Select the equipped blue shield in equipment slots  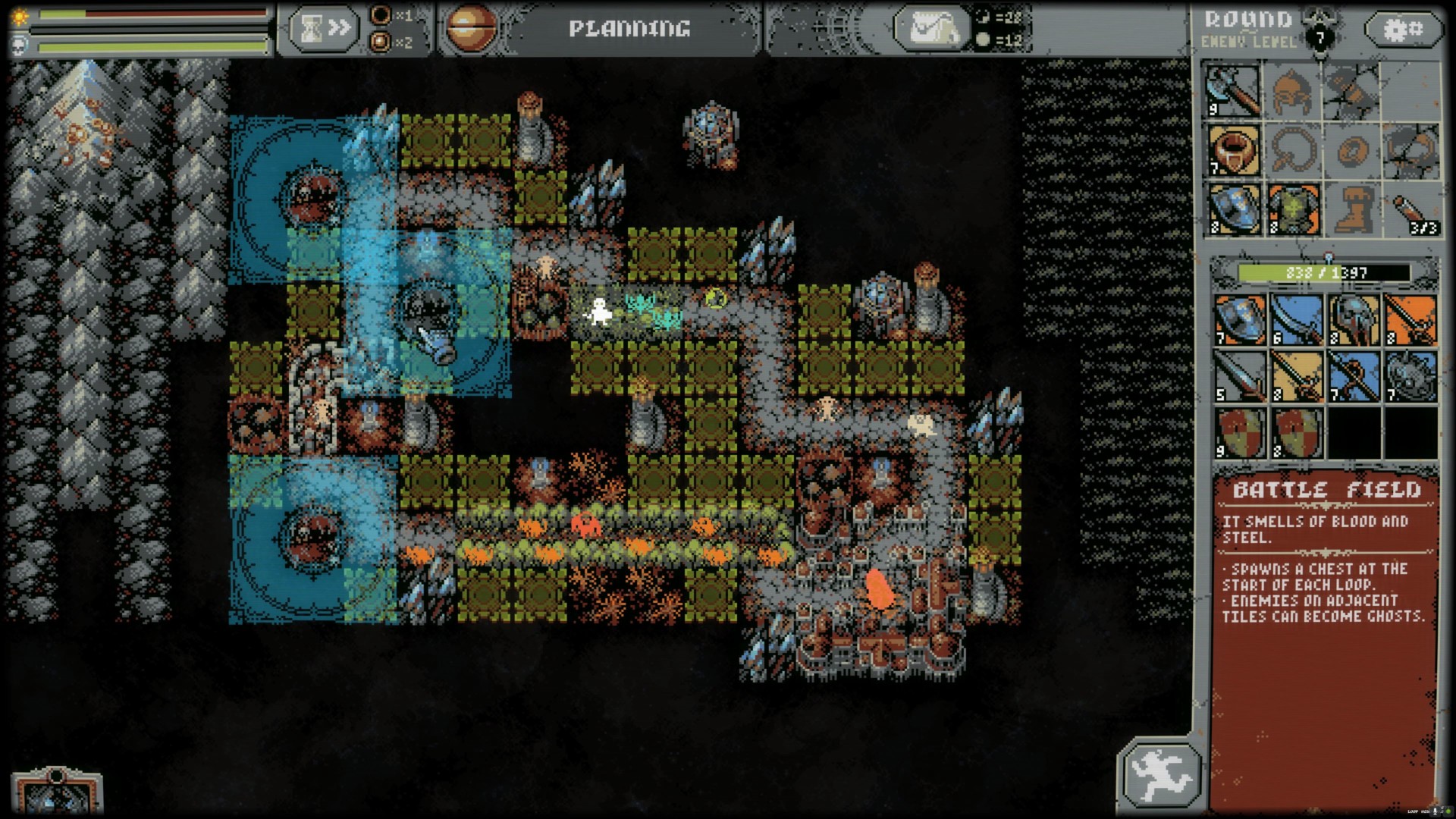tap(1232, 211)
